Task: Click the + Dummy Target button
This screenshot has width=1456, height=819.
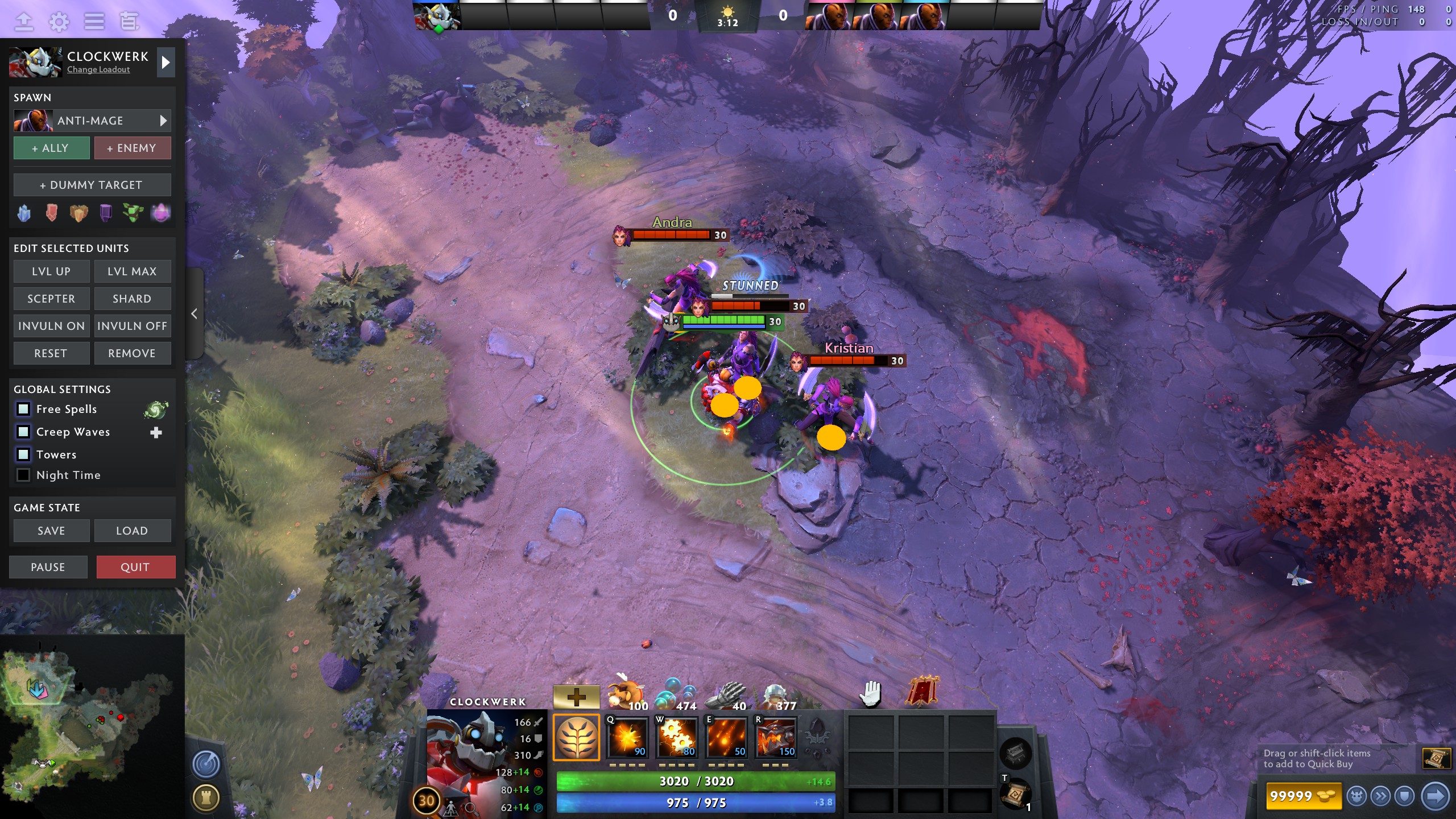Action: tap(92, 184)
